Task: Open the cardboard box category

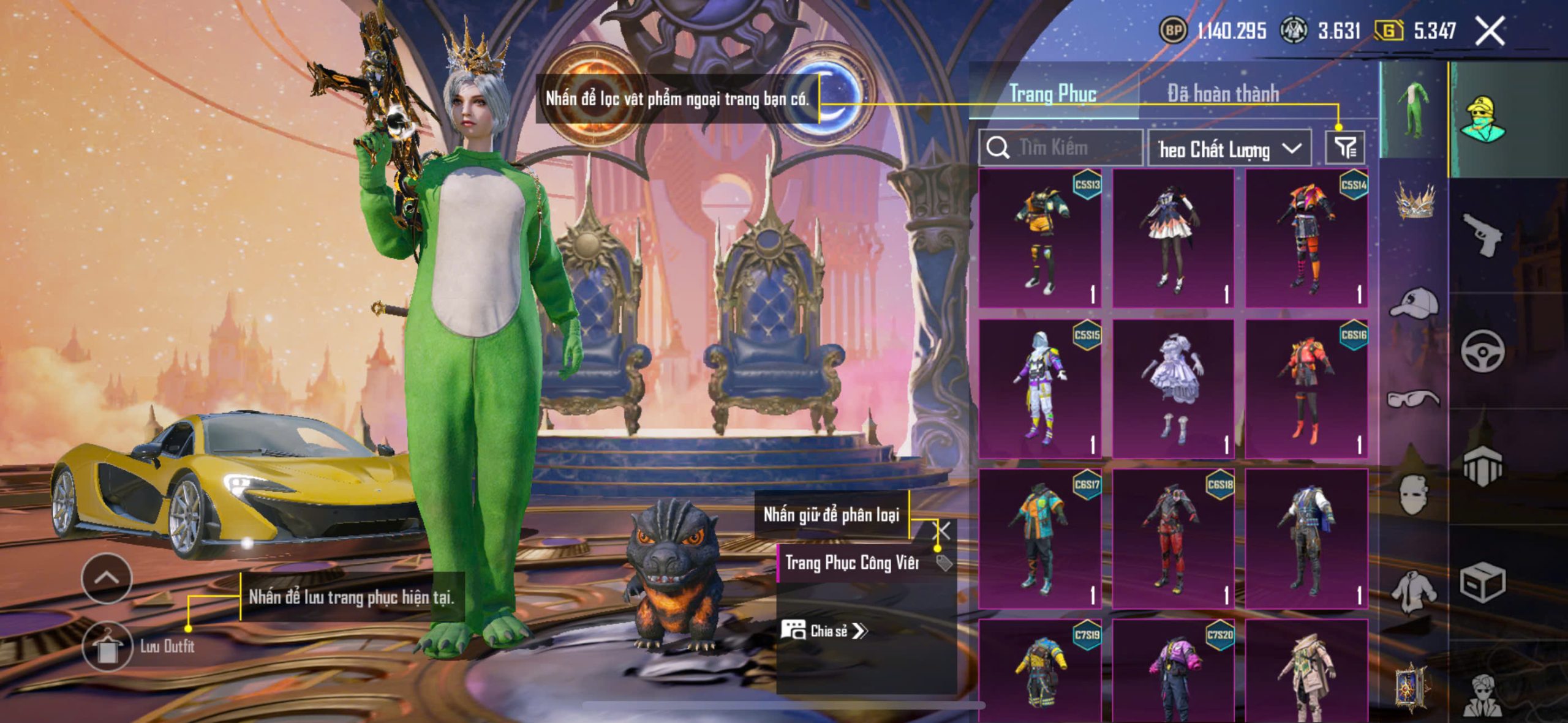Action: click(1482, 582)
